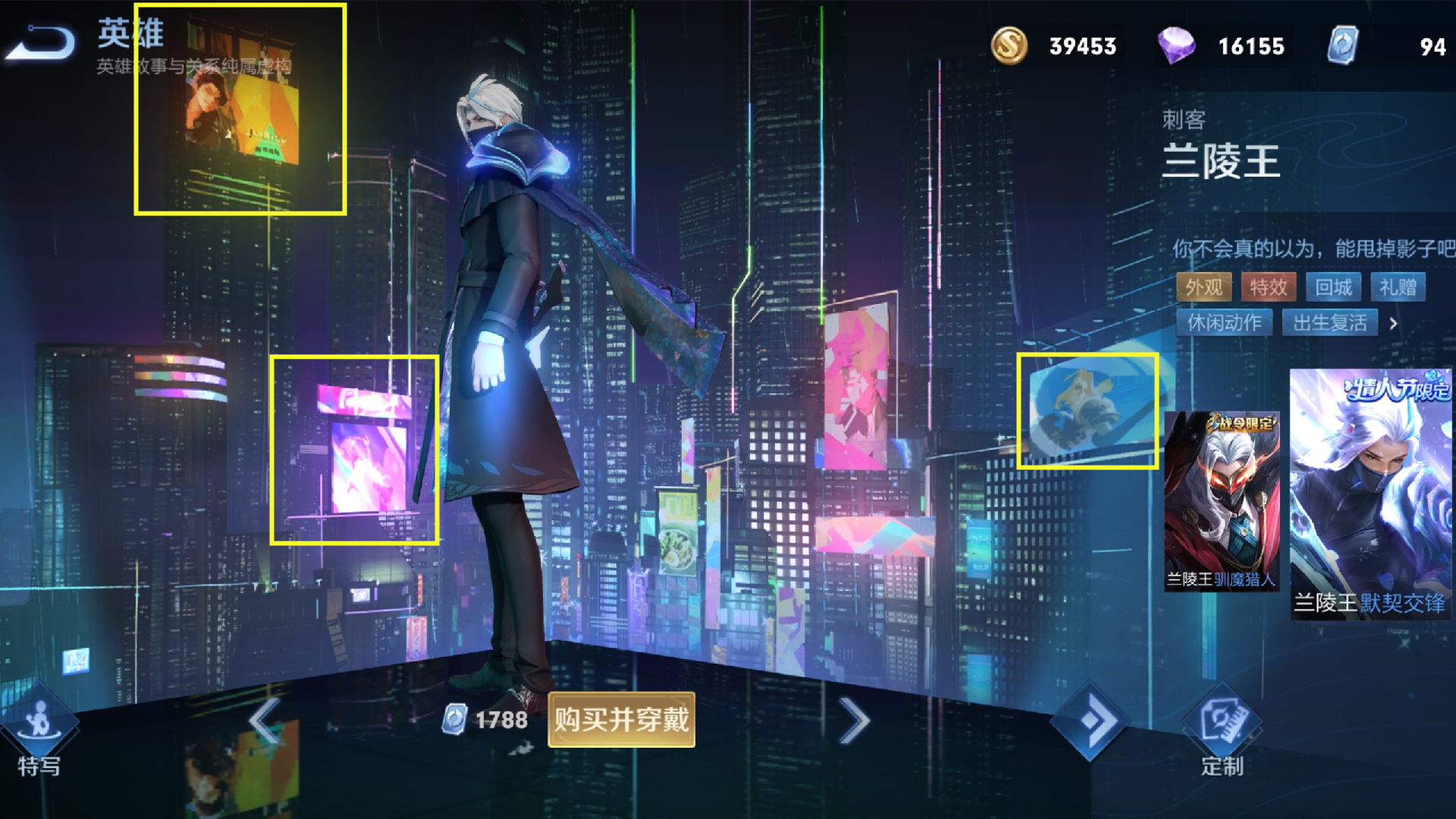Tap the purple diamond currency icon
Viewport: 1456px width, 819px height.
pyautogui.click(x=1175, y=45)
